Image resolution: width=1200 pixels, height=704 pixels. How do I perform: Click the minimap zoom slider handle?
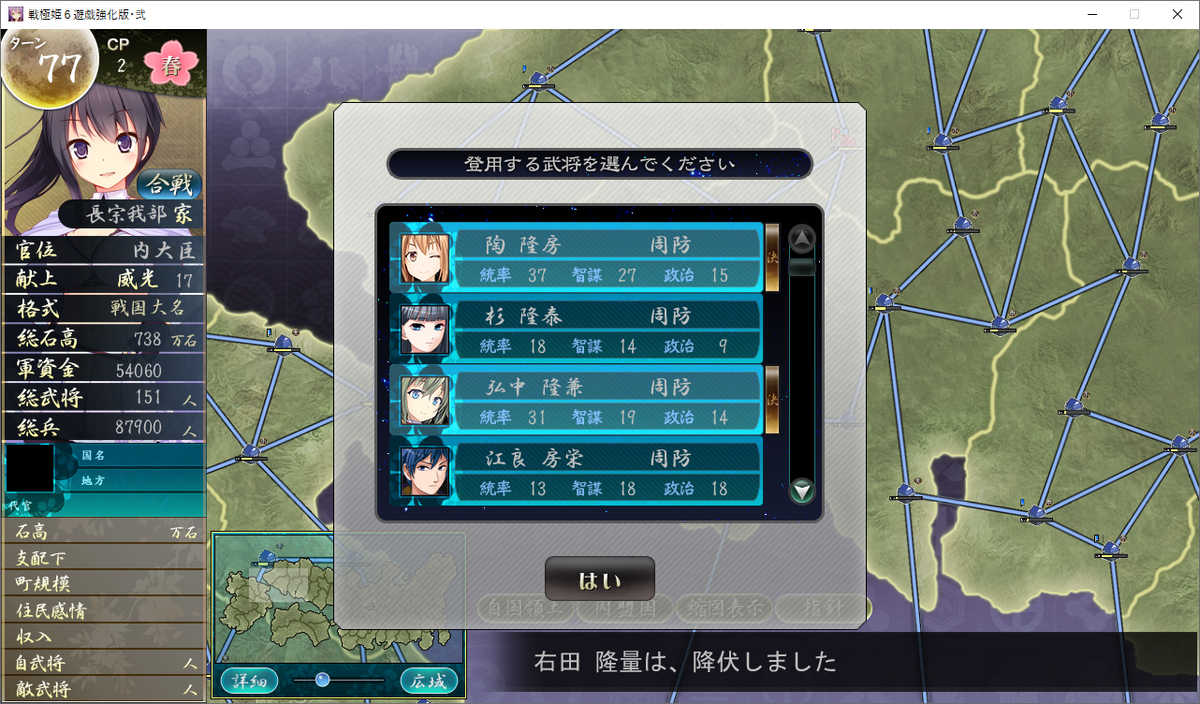click(322, 680)
